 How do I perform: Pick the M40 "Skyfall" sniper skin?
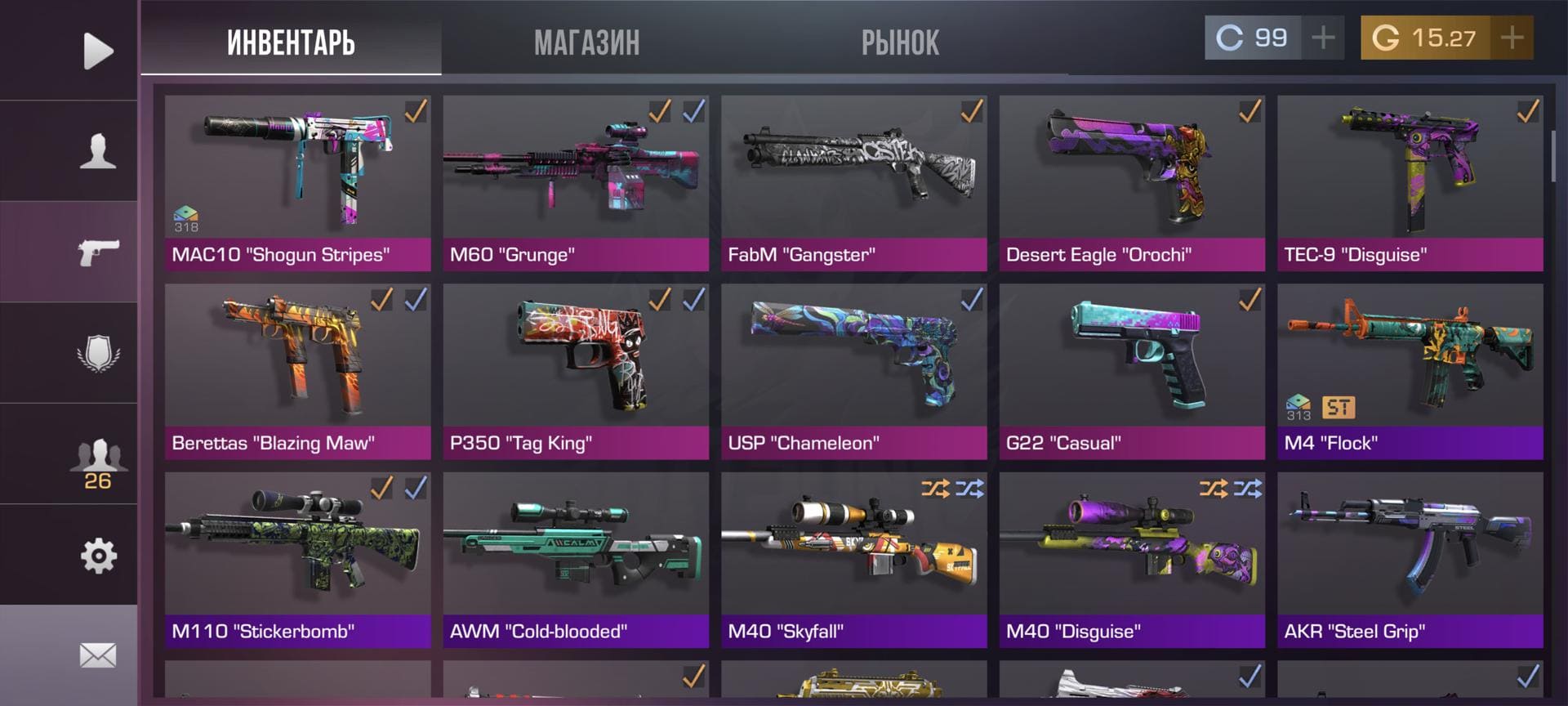coord(854,560)
